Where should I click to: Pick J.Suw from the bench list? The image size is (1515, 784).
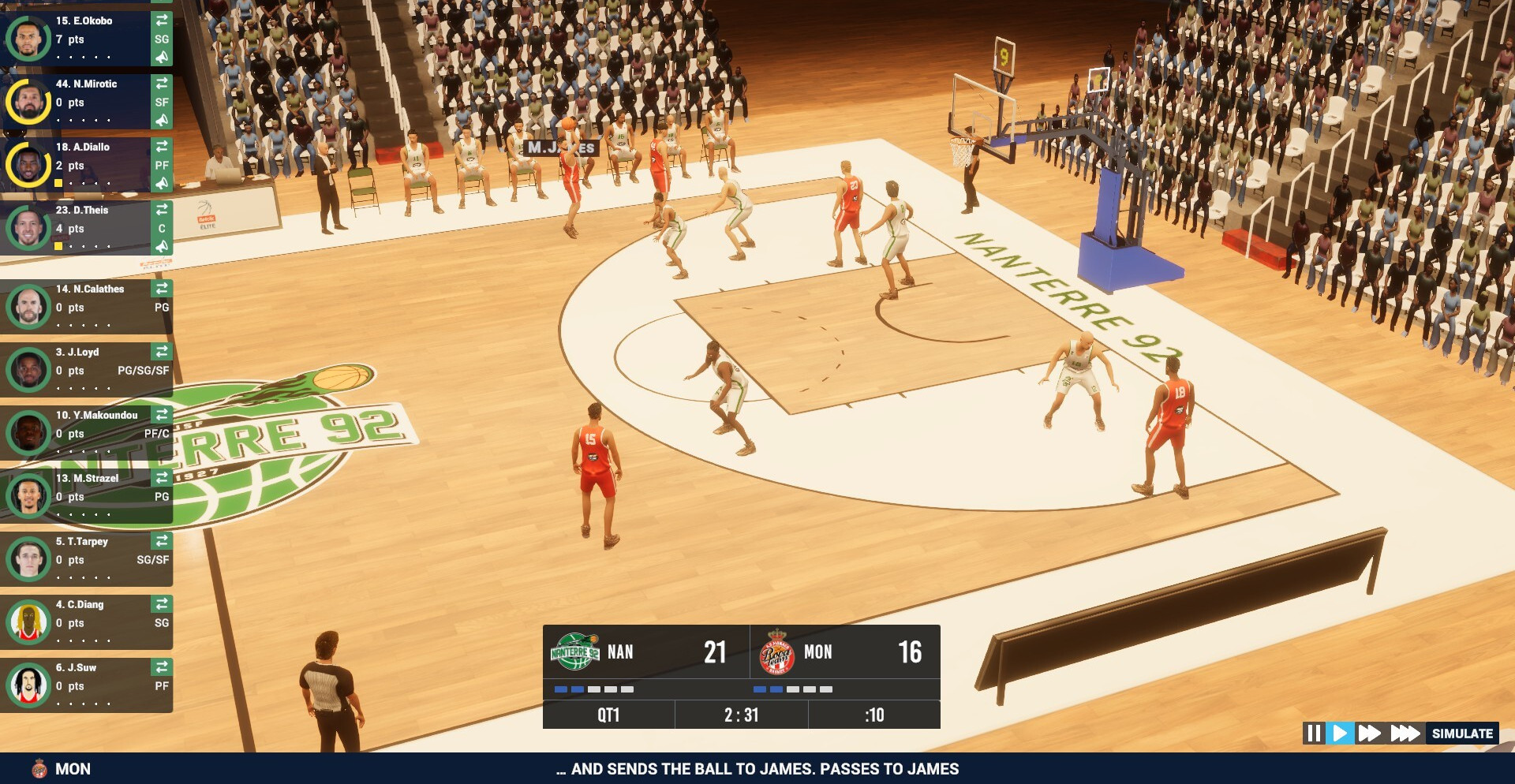(87, 685)
